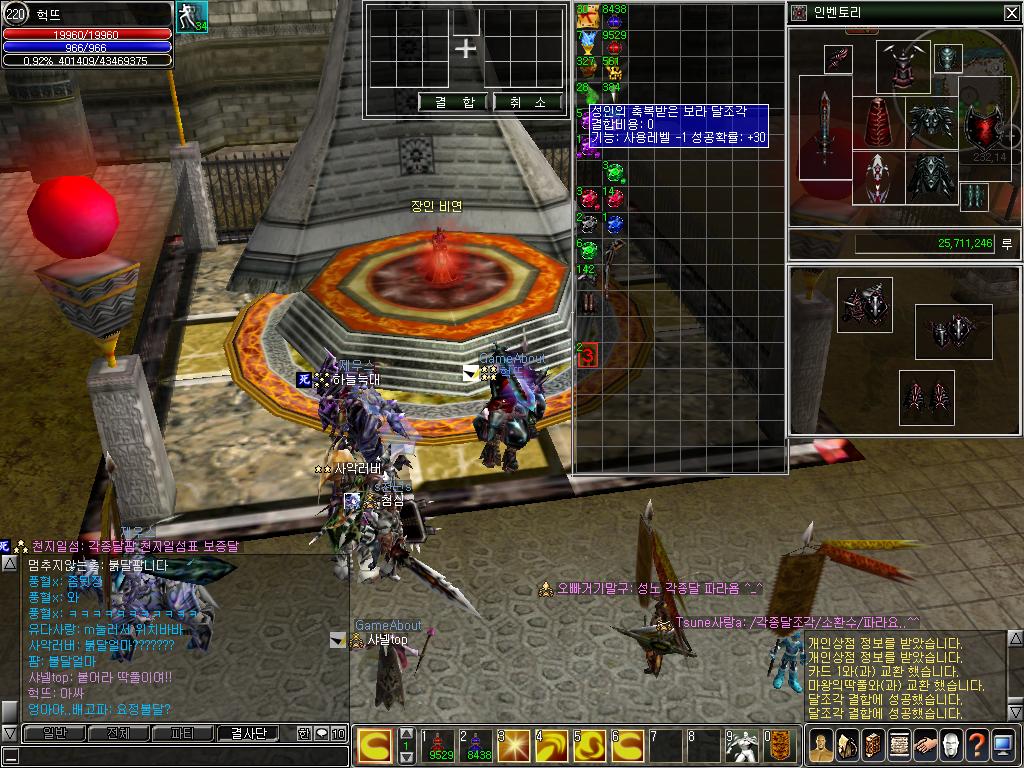Select the red number 3 tile item

click(587, 354)
